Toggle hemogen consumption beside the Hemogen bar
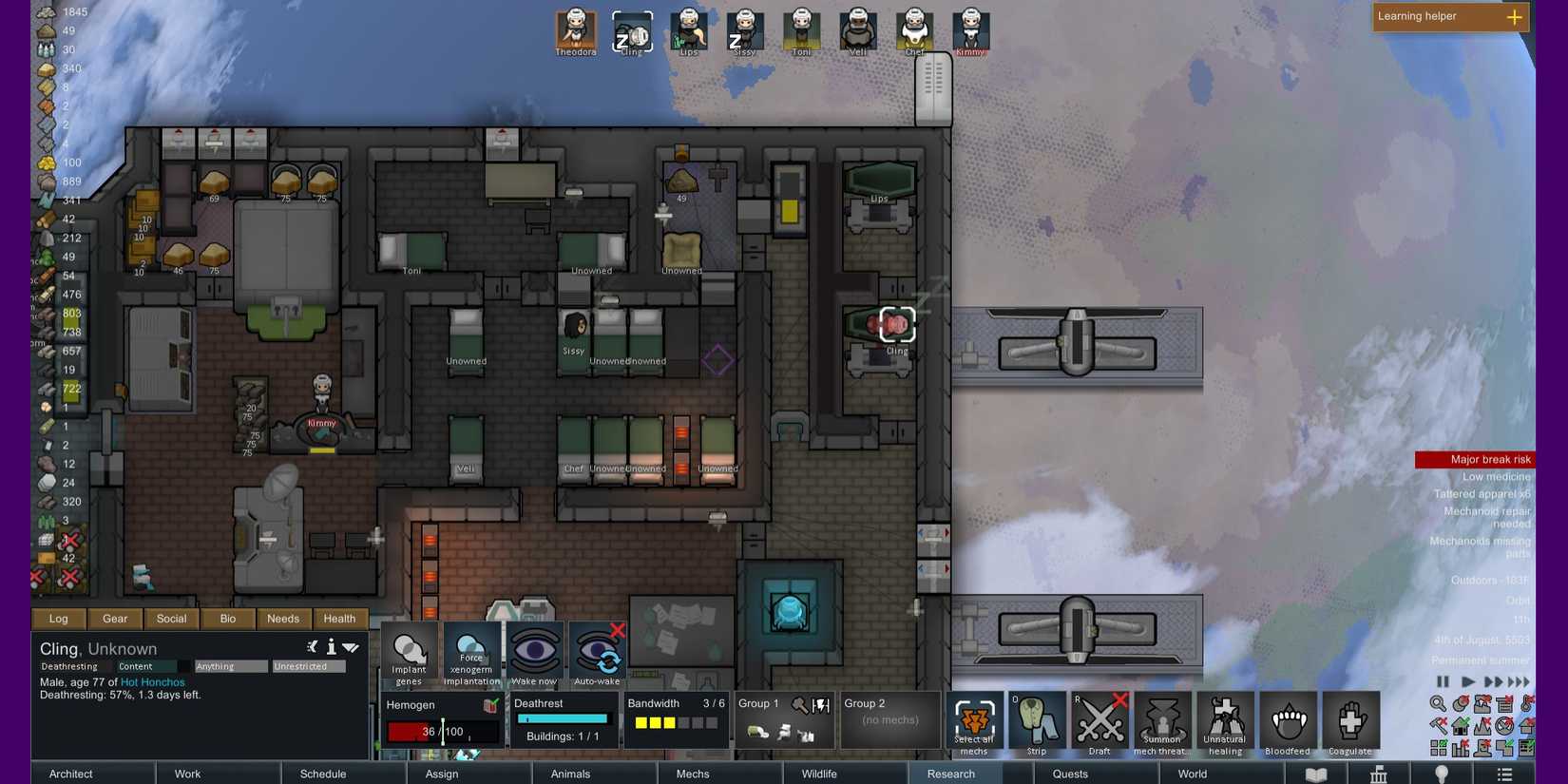Image resolution: width=1568 pixels, height=784 pixels. 491,704
